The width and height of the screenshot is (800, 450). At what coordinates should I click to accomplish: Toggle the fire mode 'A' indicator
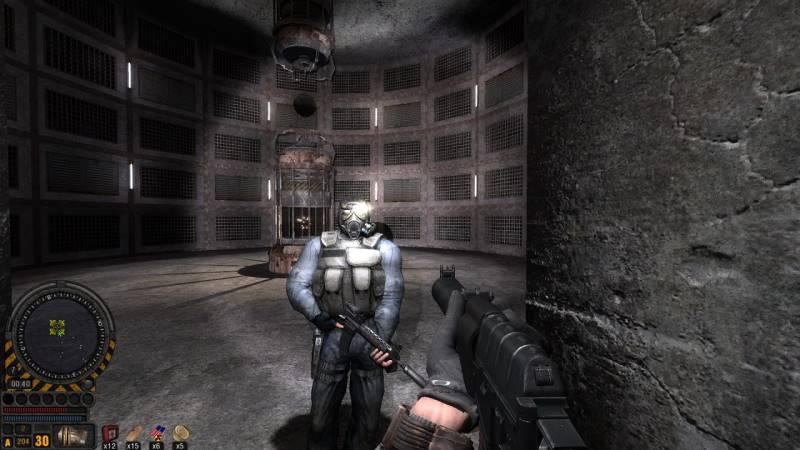click(8, 440)
